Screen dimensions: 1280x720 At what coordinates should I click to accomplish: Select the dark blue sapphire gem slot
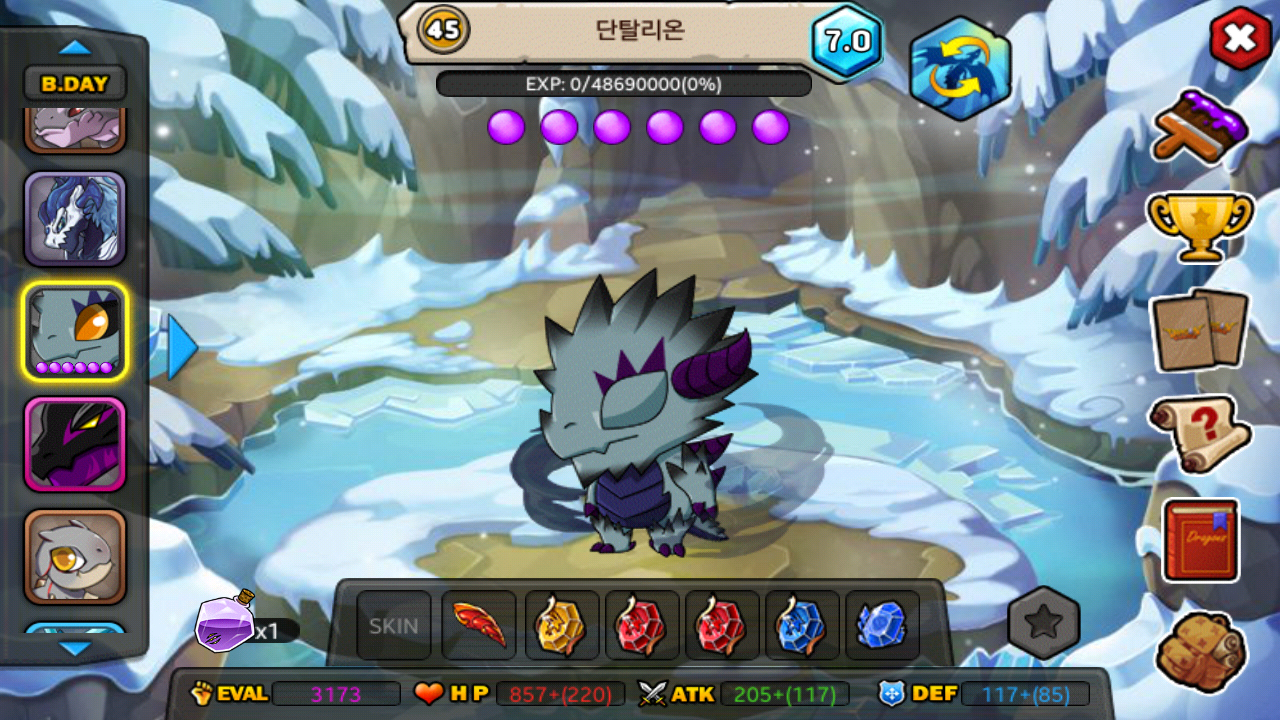[881, 626]
